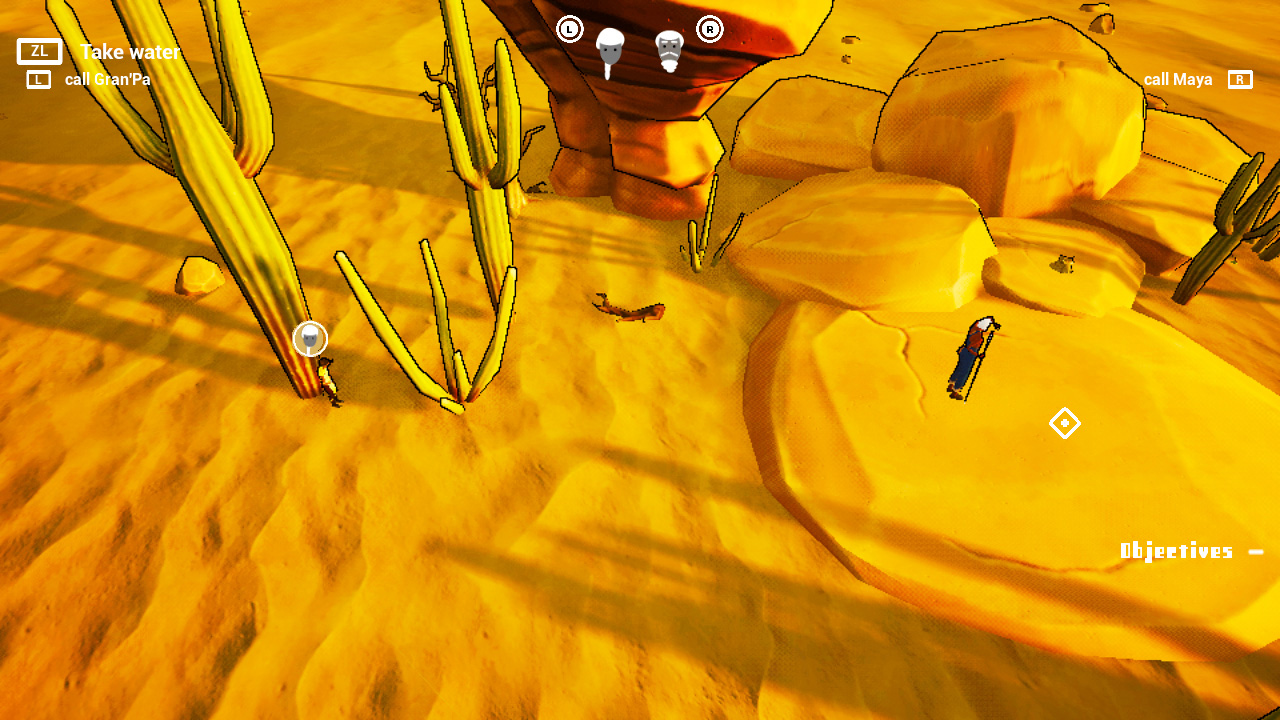Select the circled R shoulder icon at top center

tap(710, 29)
